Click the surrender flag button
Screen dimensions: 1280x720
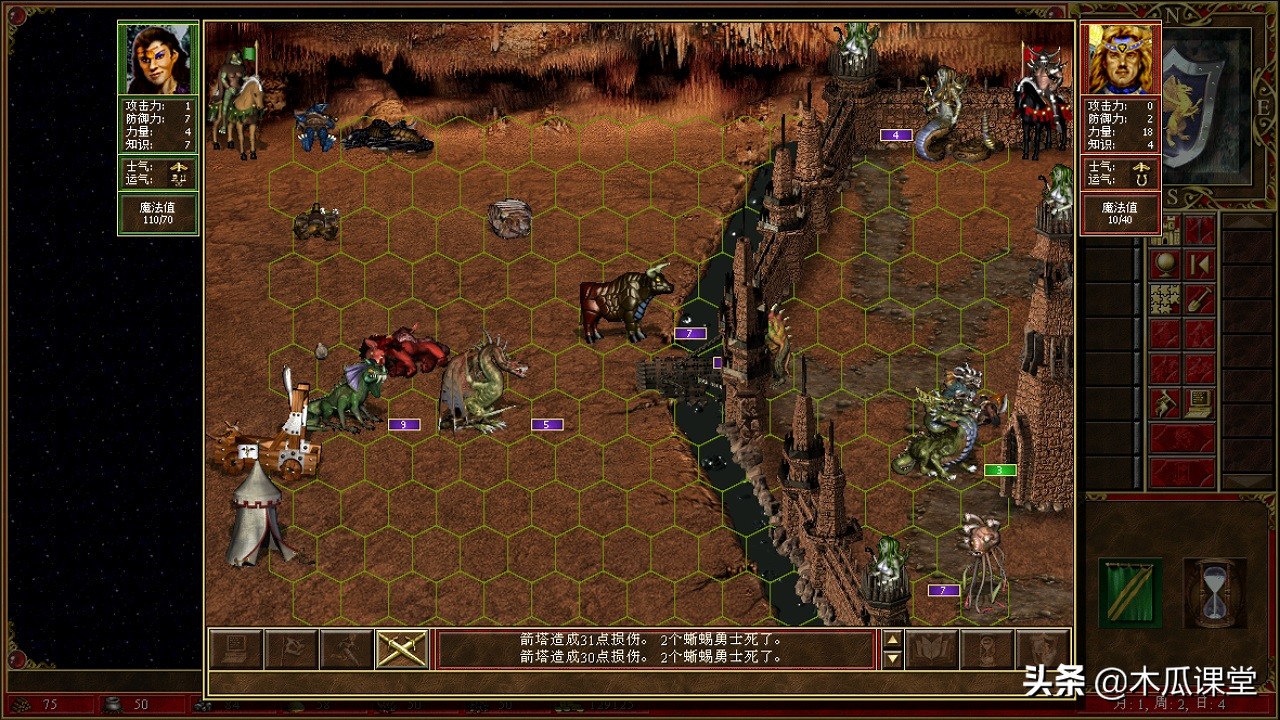click(x=291, y=649)
